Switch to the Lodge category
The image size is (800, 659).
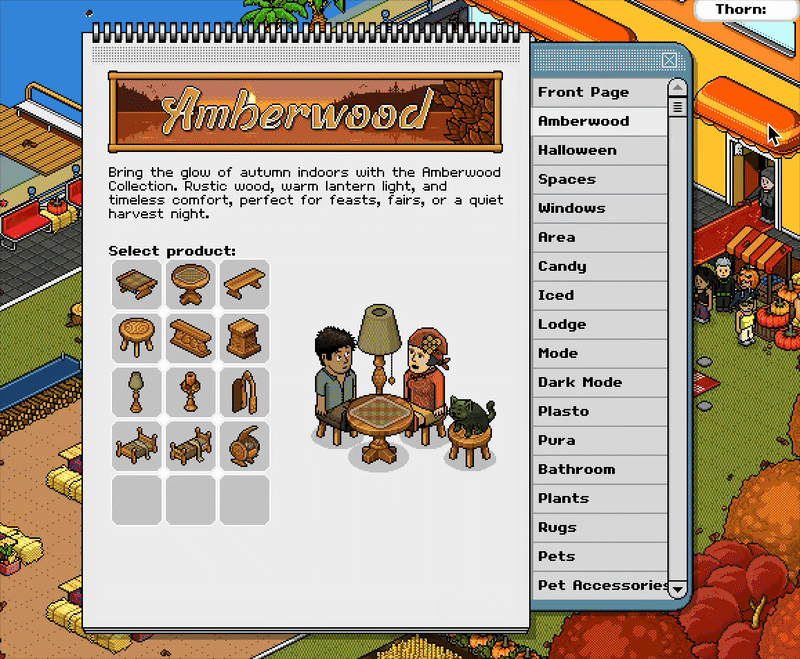(x=598, y=324)
